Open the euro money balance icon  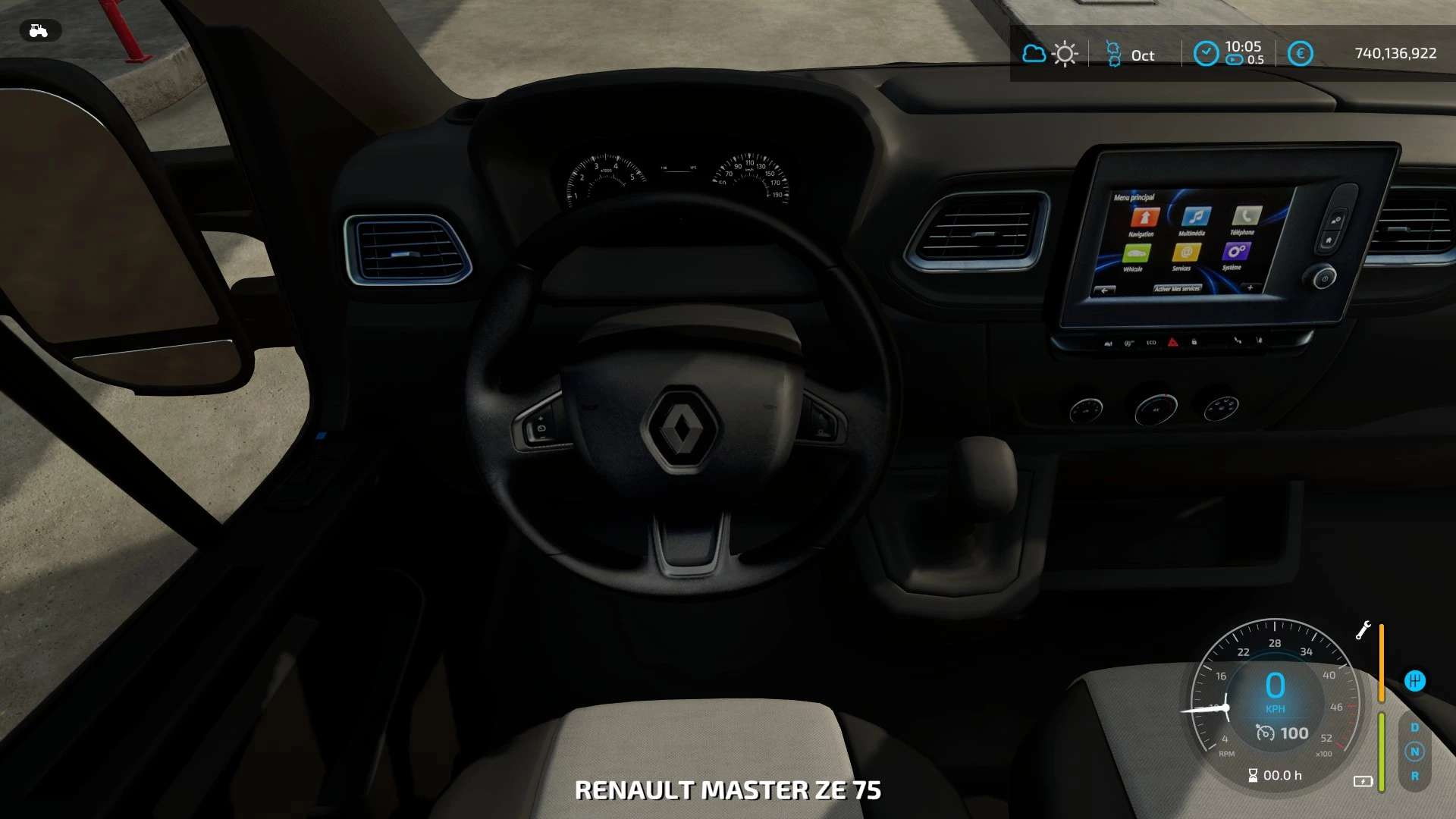pyautogui.click(x=1300, y=53)
